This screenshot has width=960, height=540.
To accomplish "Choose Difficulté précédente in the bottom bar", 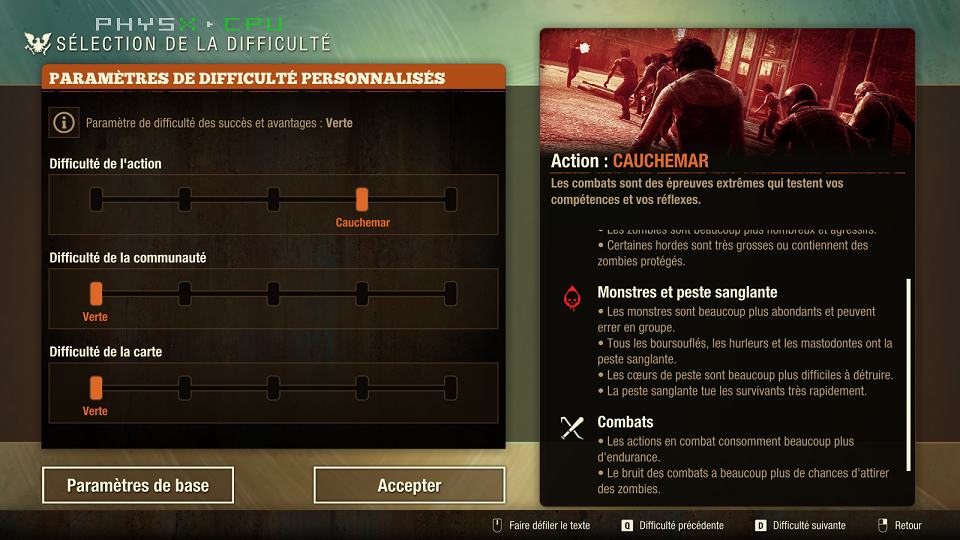I will coord(671,525).
